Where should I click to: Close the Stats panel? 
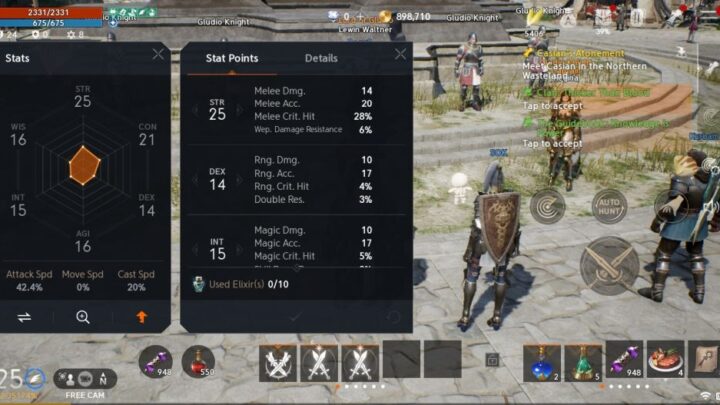click(x=158, y=55)
